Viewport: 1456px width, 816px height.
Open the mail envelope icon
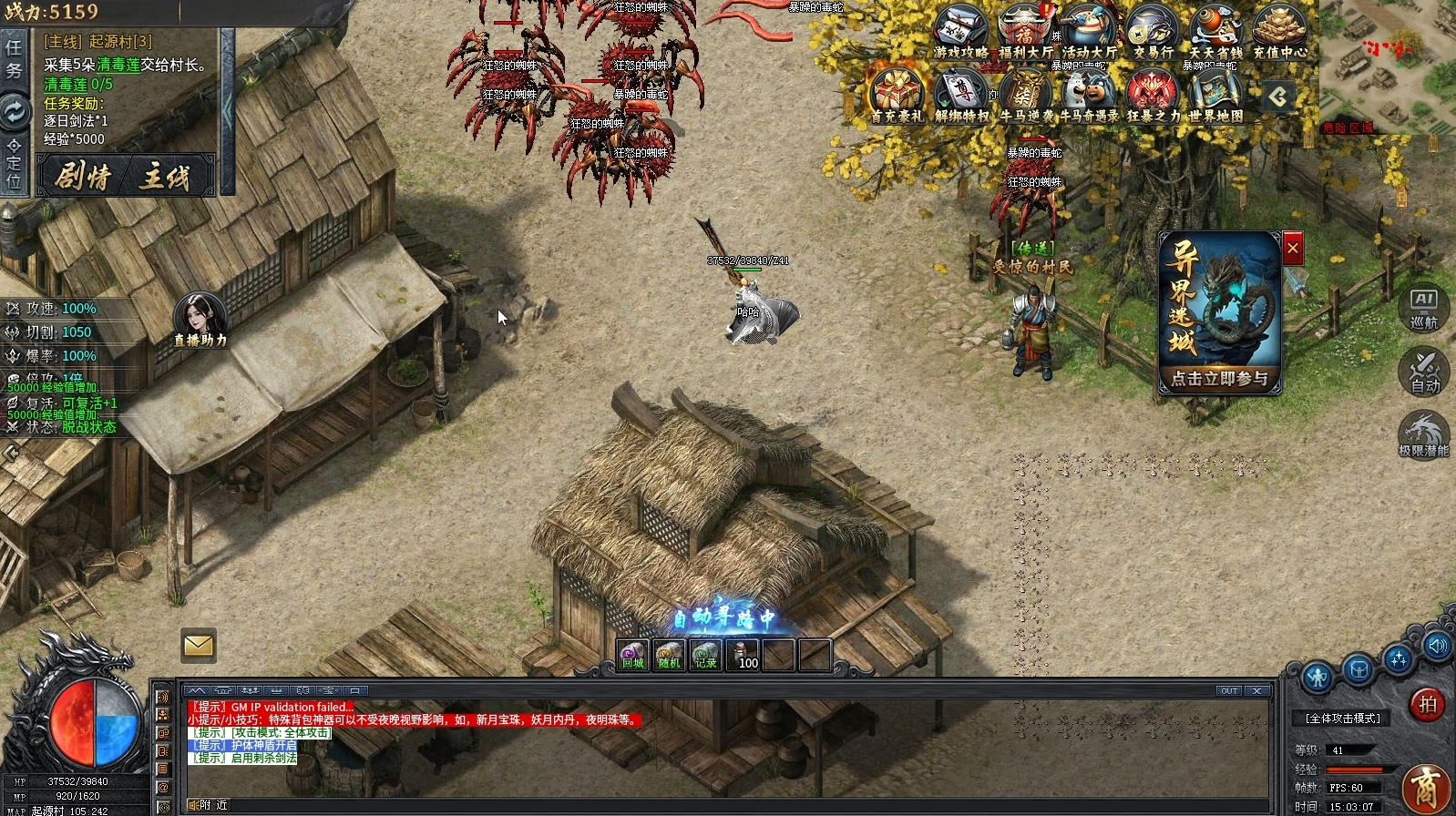click(198, 646)
